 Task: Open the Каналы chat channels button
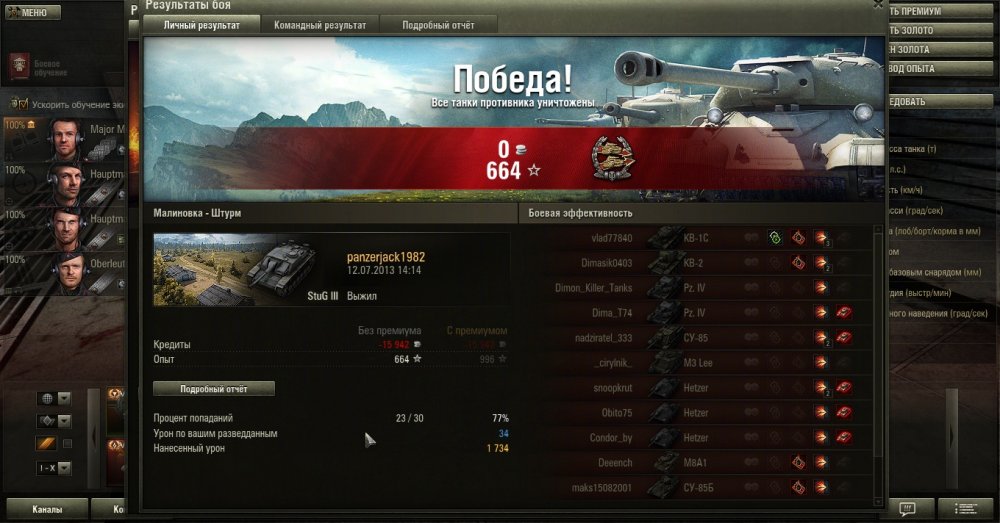click(x=46, y=510)
